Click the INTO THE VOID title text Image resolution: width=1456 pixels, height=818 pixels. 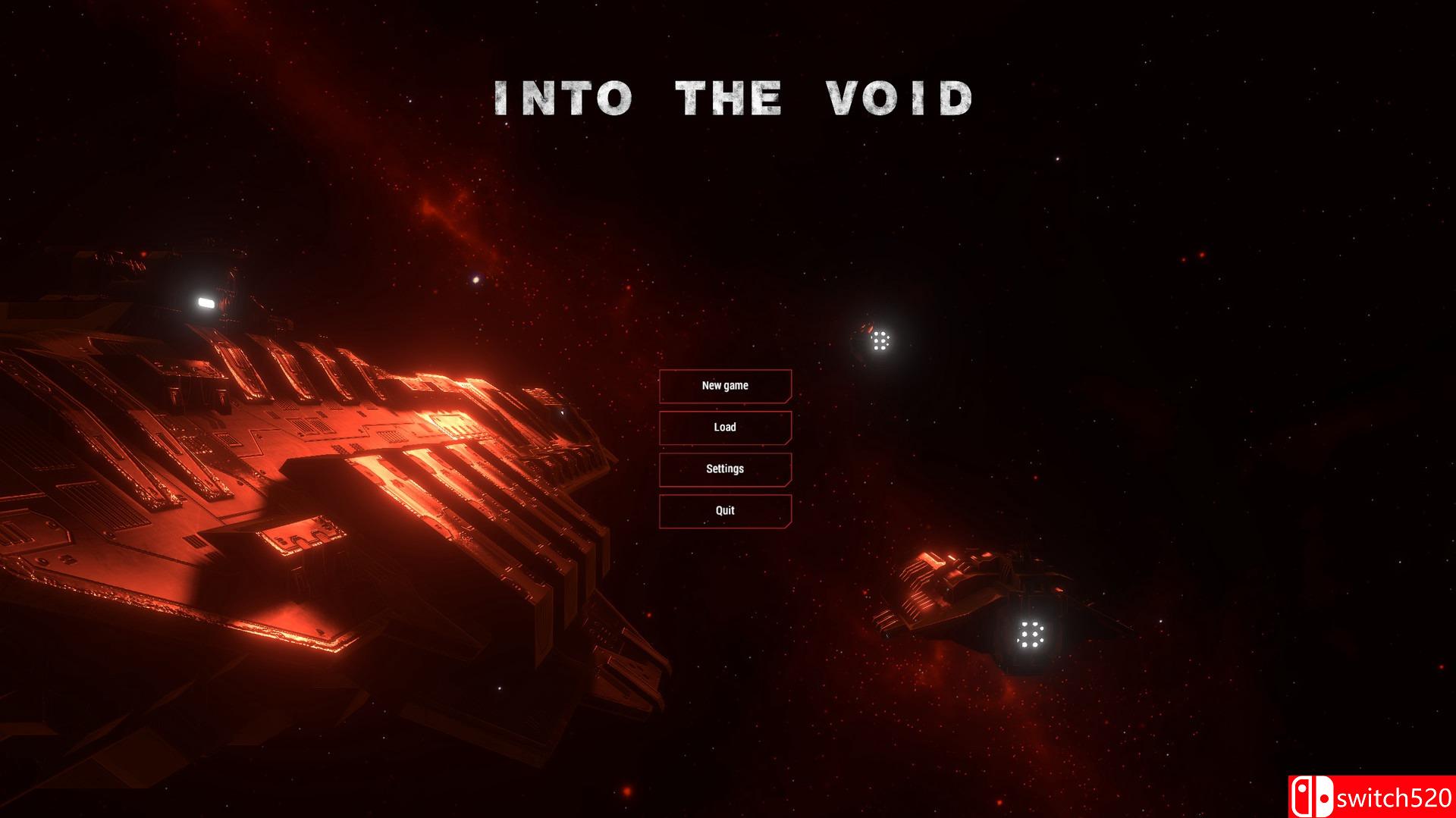click(732, 97)
